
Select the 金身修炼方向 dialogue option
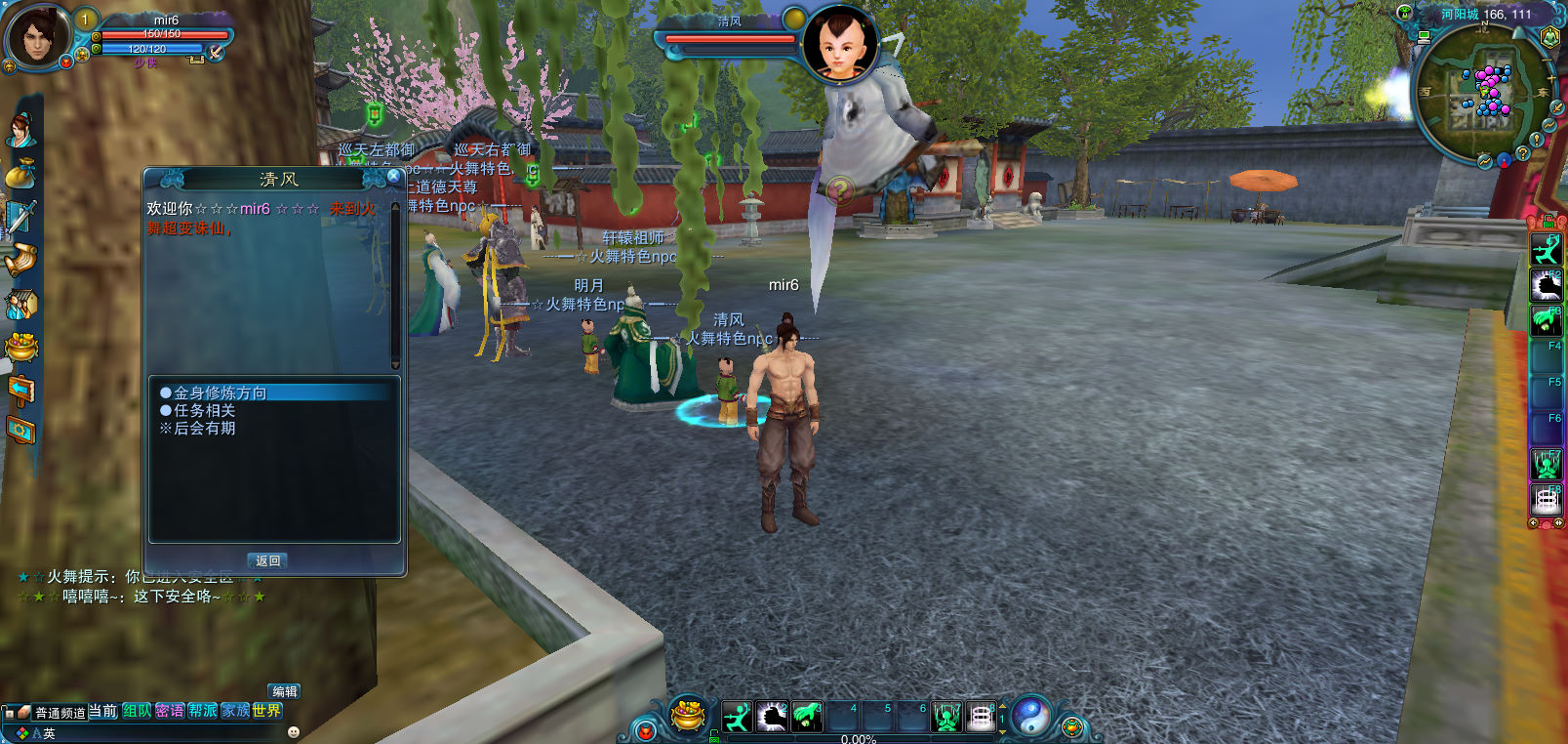pos(220,393)
